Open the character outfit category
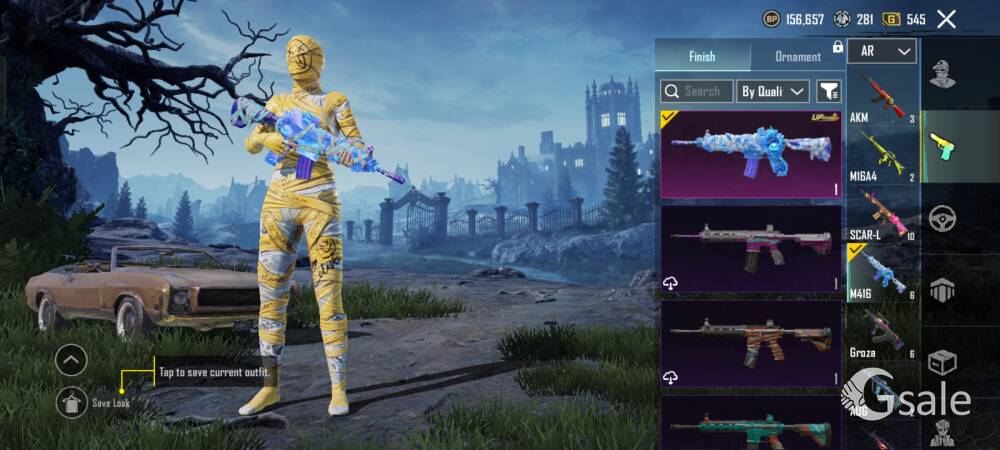Viewport: 1000px width, 450px height. pos(942,74)
